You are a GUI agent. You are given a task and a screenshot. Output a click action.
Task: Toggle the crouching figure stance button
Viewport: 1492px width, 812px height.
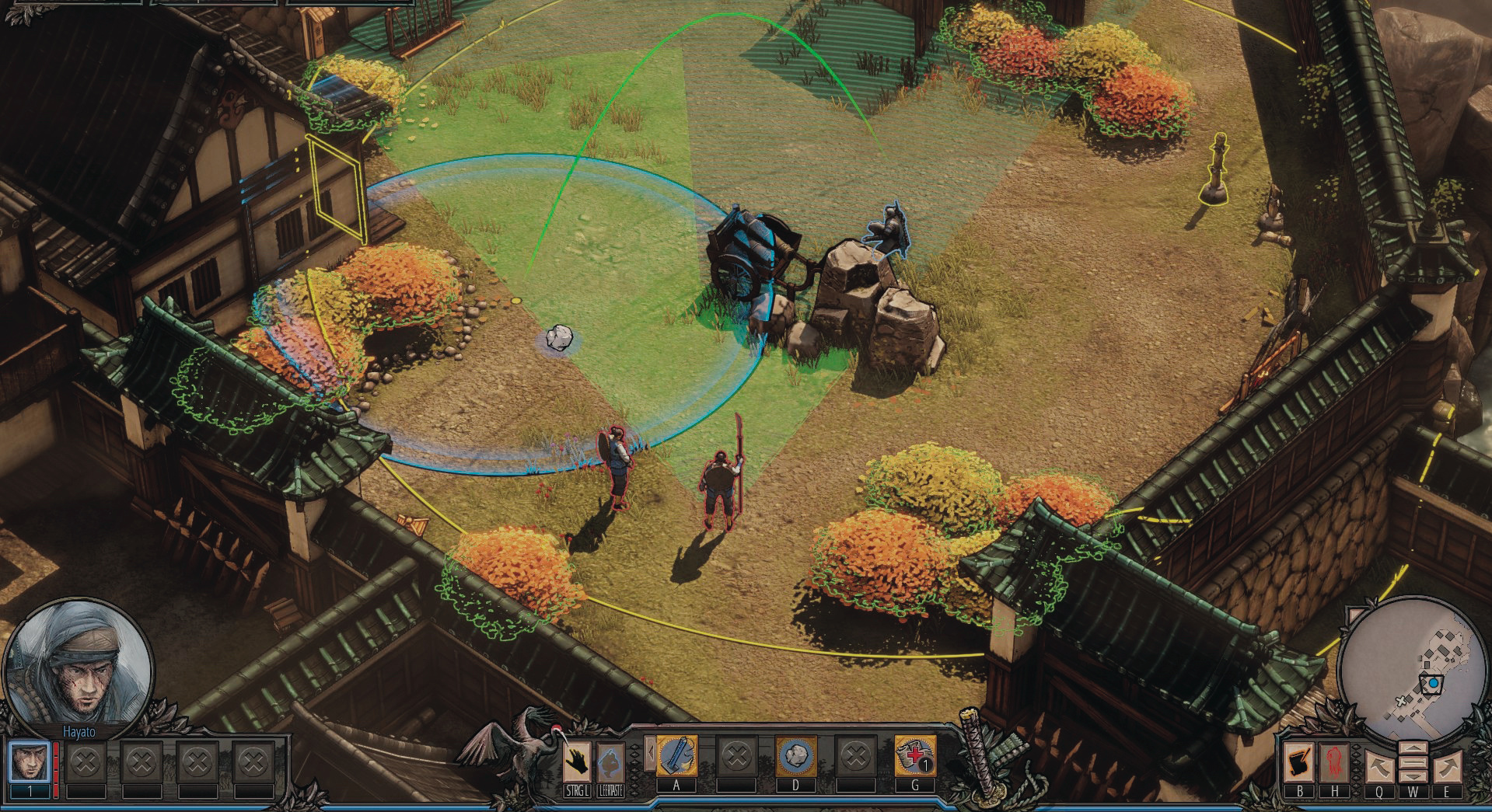tap(611, 761)
